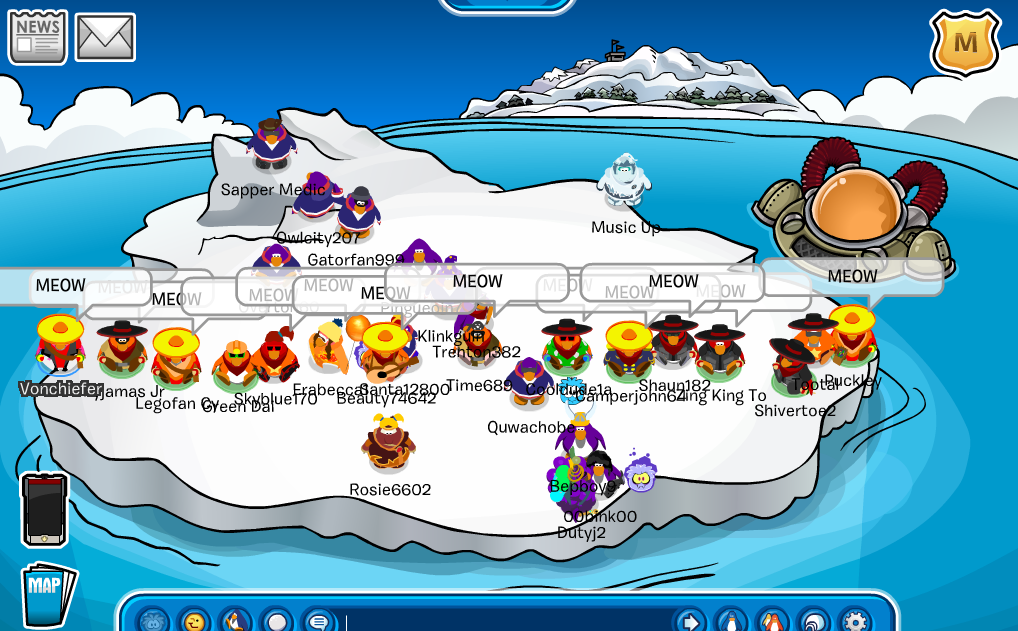Check mail using the envelope icon
Screen dimensions: 1018x631
tap(105, 37)
